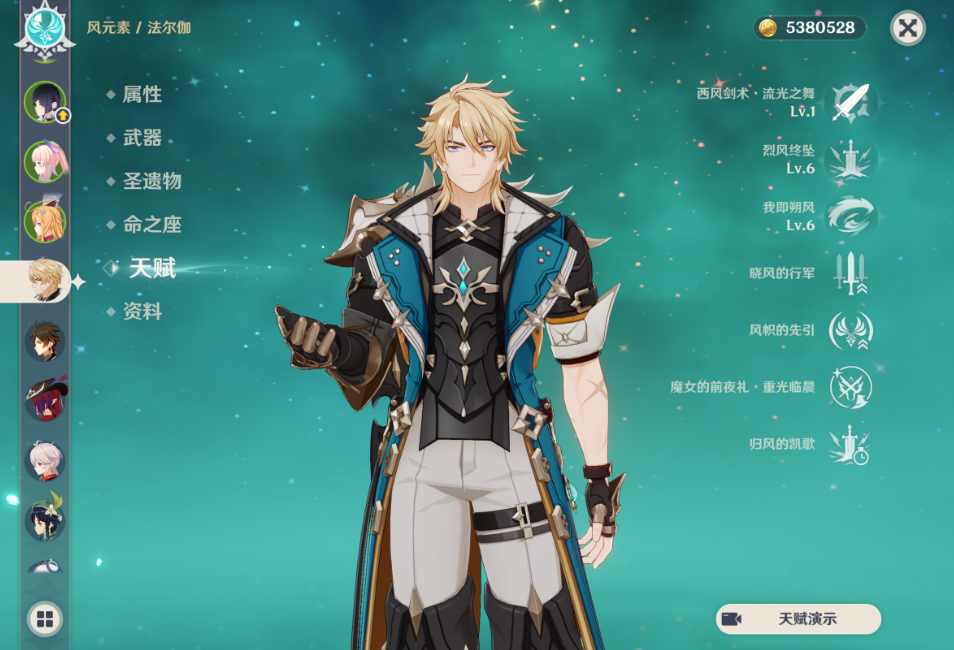
Task: Switch to the pink-haired character portrait
Action: pyautogui.click(x=45, y=161)
